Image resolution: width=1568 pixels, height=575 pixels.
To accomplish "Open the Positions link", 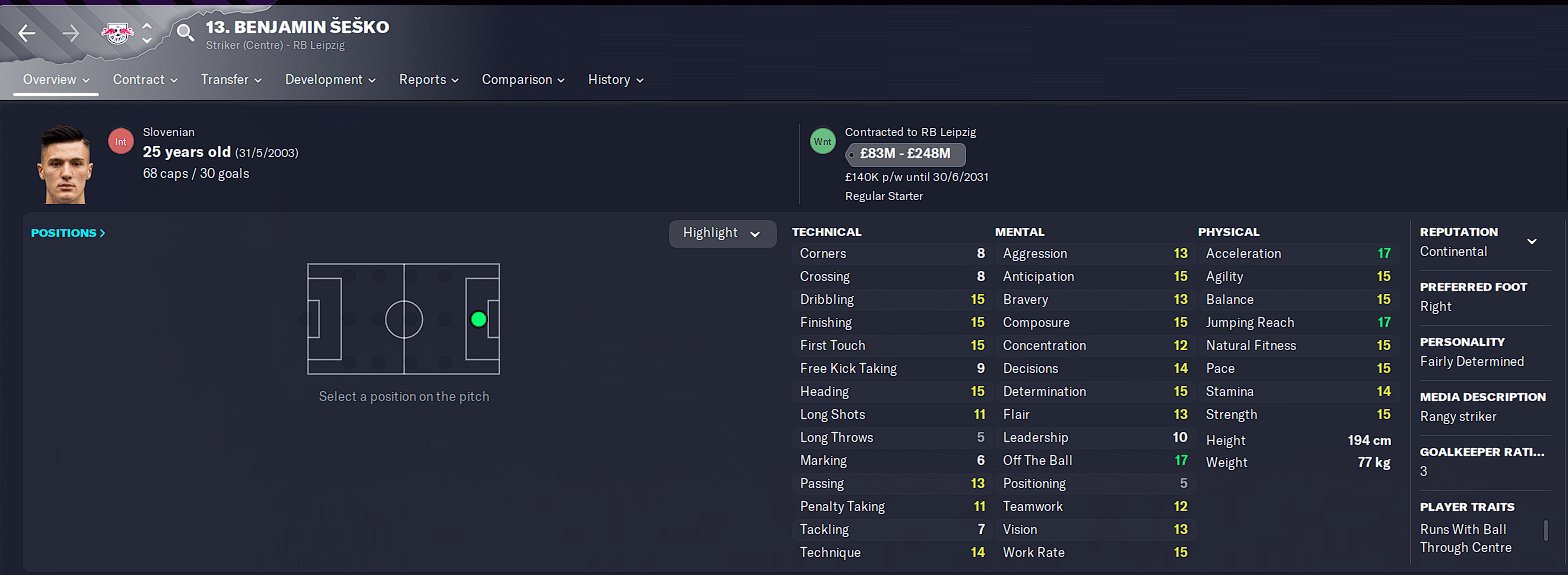I will [68, 233].
